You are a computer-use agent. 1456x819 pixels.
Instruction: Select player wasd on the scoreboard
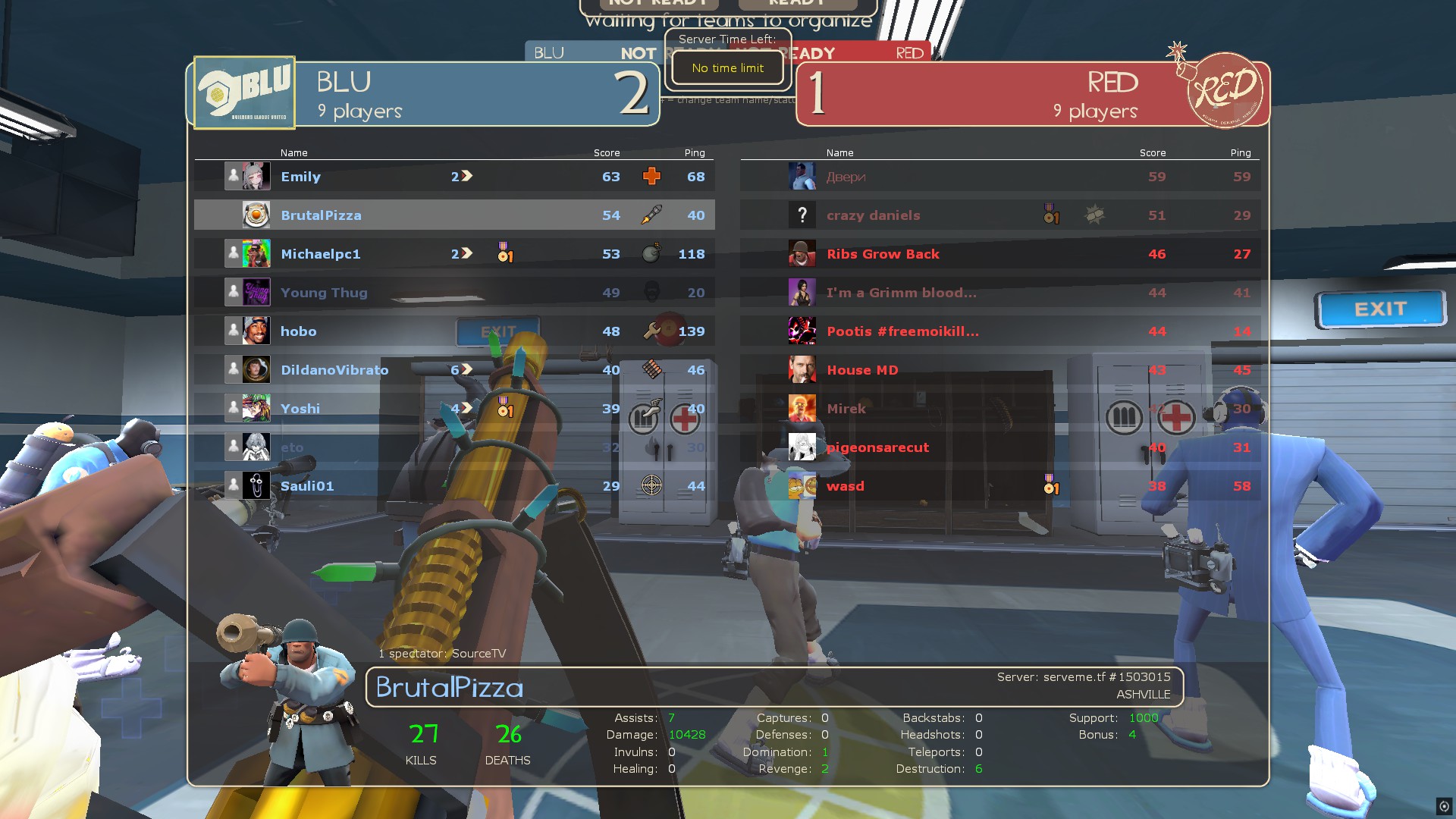coord(845,486)
